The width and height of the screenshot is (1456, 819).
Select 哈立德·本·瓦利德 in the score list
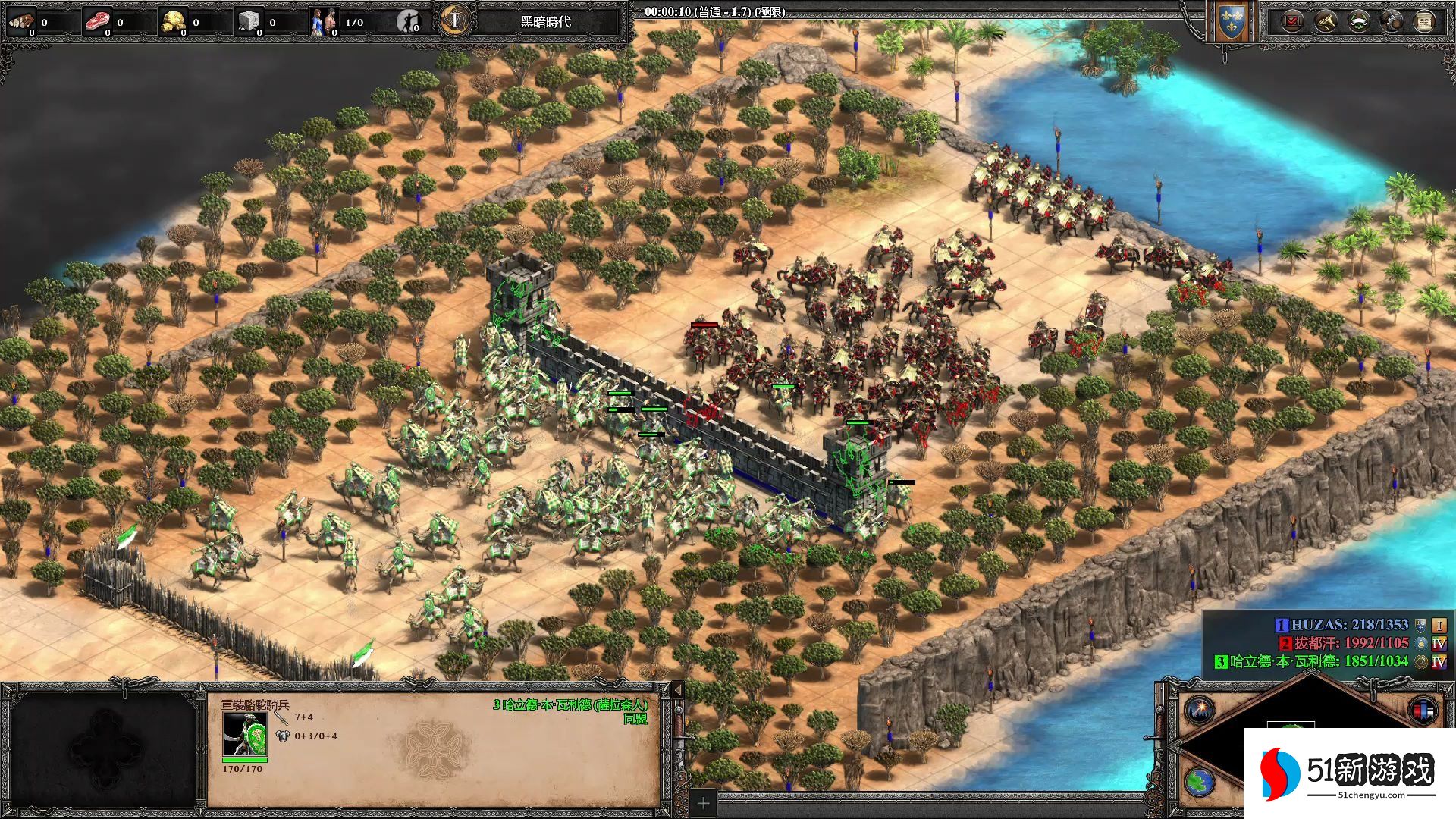1318,661
